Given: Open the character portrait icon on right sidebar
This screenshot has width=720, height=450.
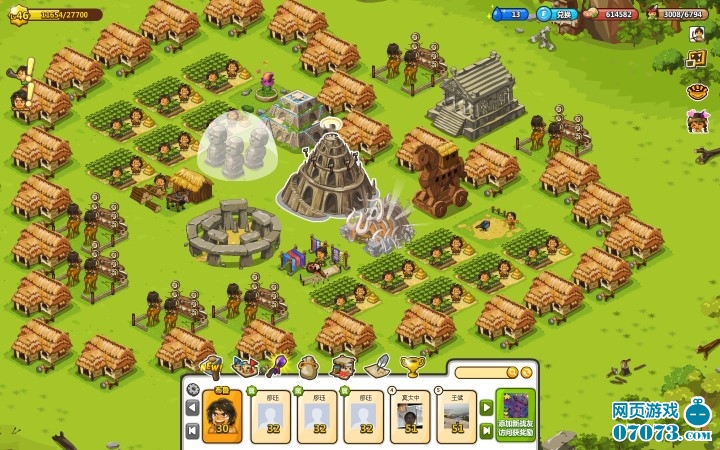Looking at the screenshot, I should [x=697, y=32].
